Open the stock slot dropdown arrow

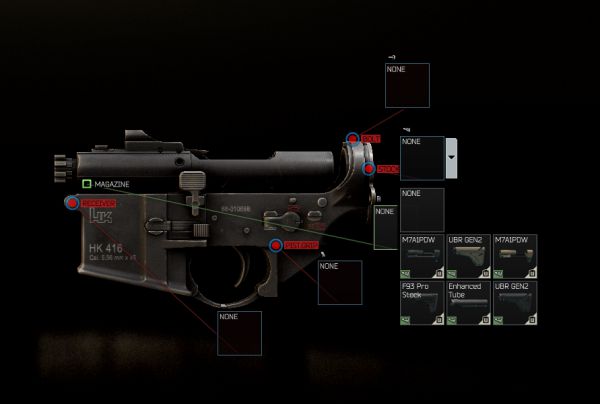[452, 158]
